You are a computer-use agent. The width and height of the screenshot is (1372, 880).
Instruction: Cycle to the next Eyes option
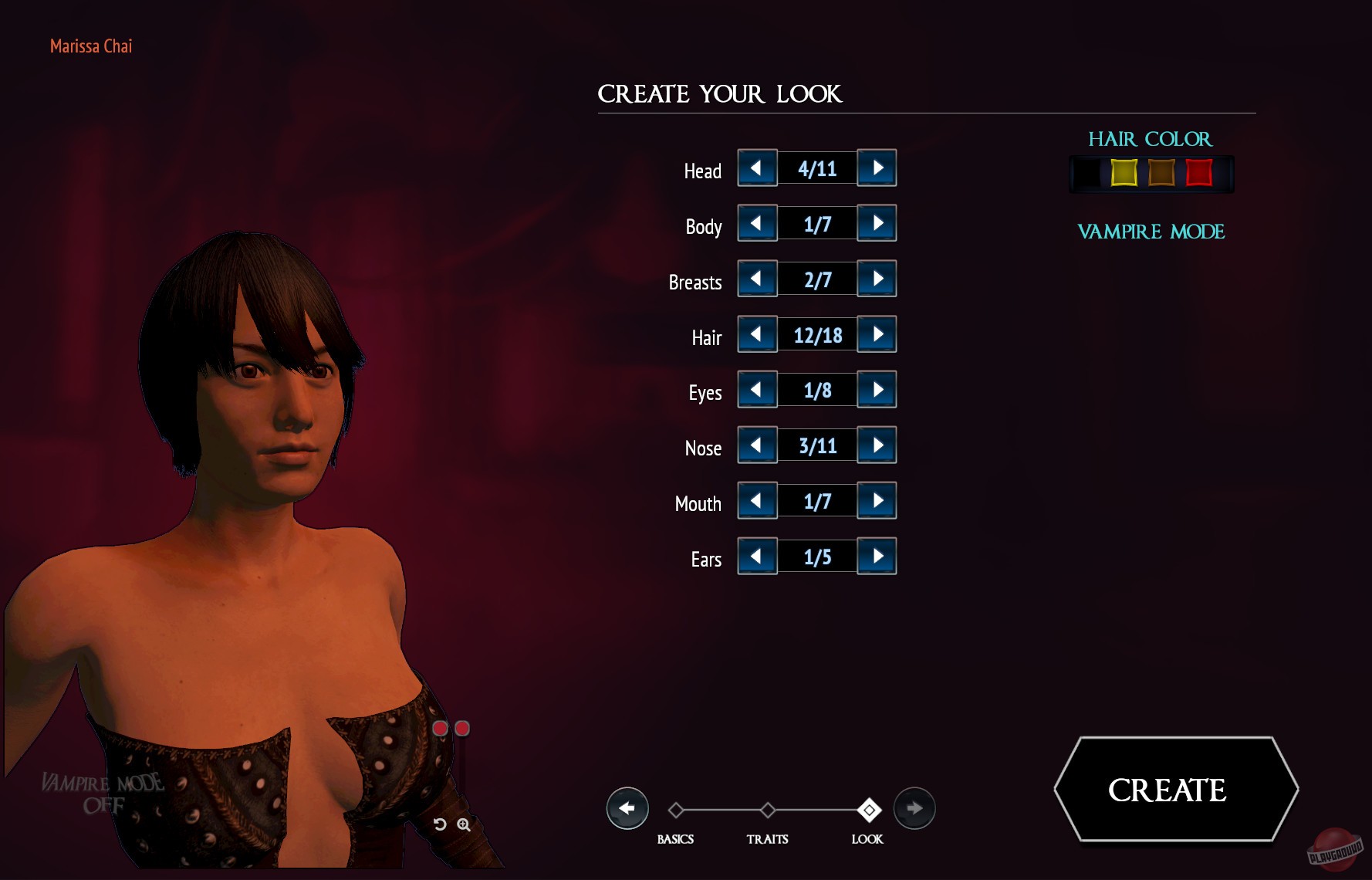pos(877,390)
